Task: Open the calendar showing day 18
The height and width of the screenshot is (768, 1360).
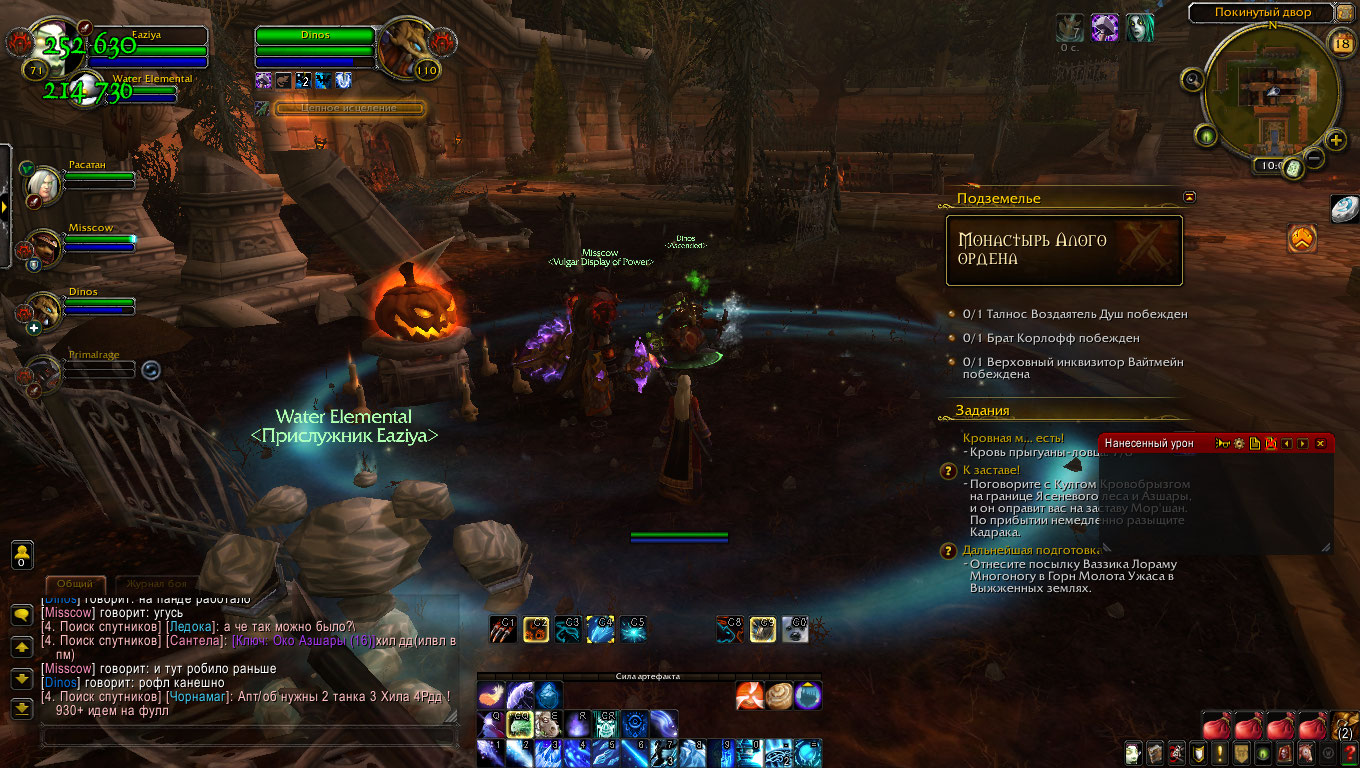Action: pyautogui.click(x=1343, y=41)
